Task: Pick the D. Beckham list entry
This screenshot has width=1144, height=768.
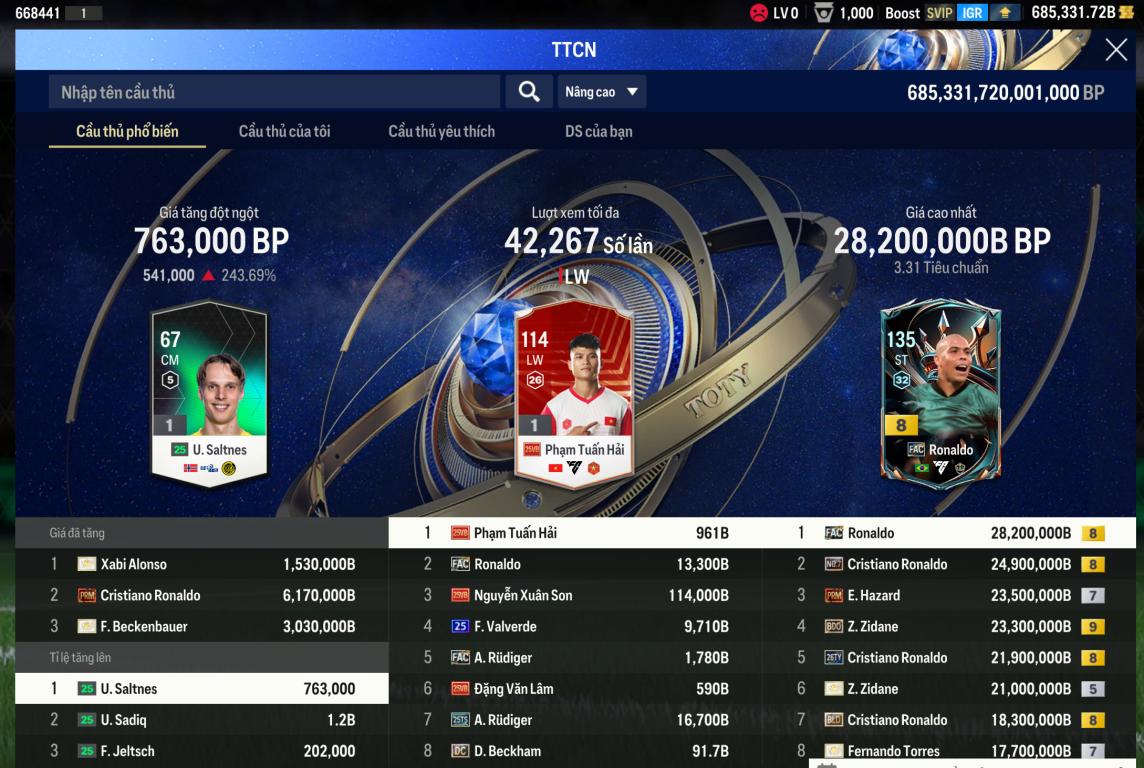Action: (575, 751)
